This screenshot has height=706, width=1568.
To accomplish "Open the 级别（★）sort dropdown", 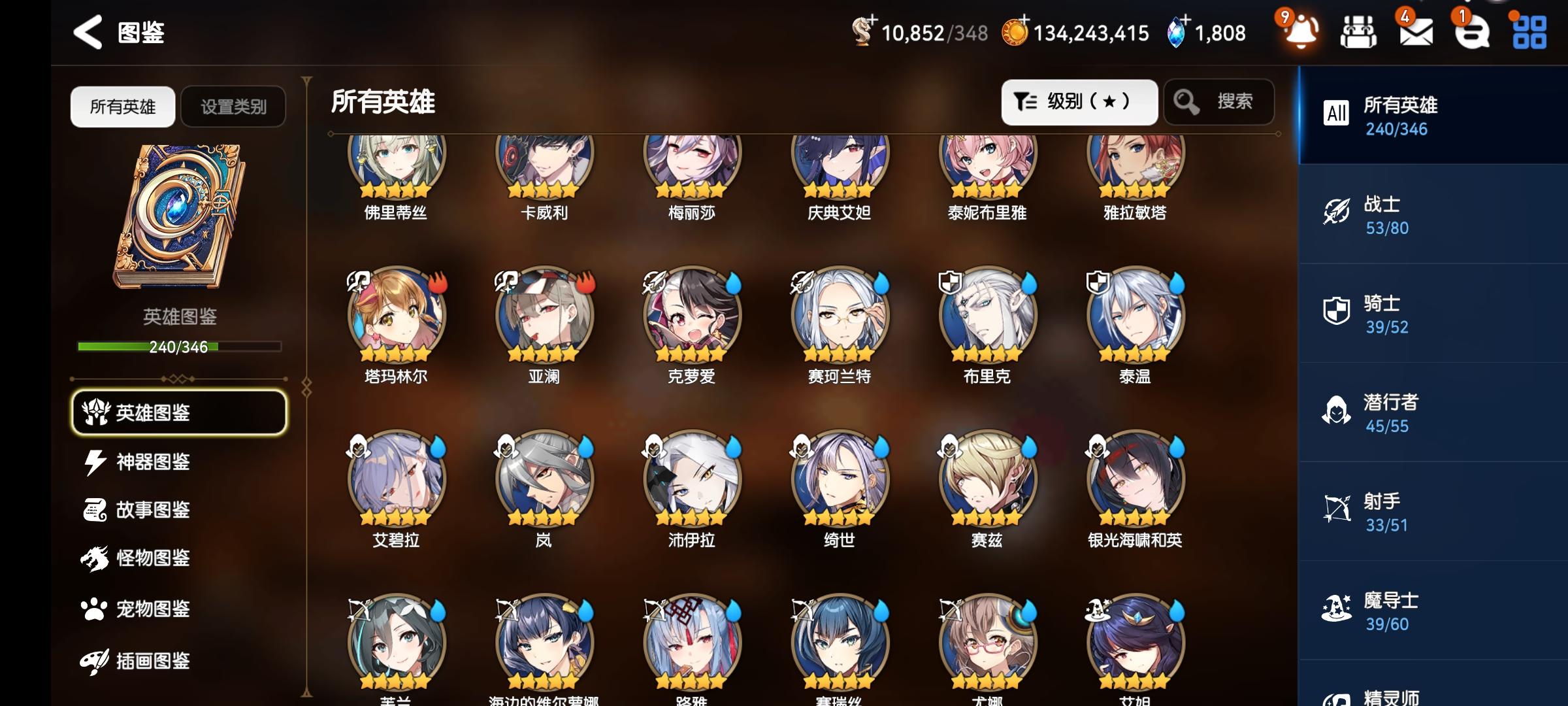I will click(x=1079, y=101).
